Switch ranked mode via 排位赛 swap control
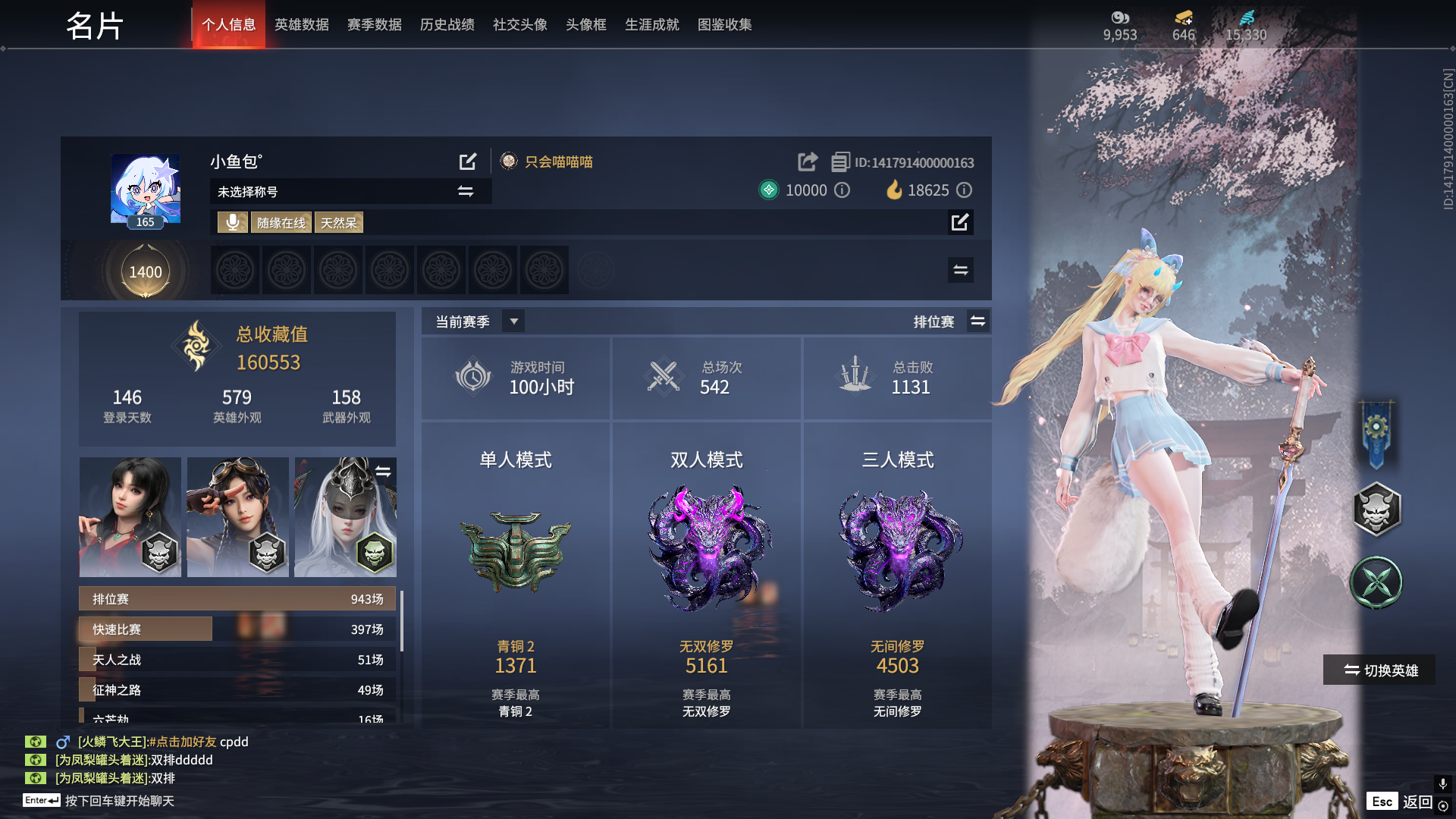The image size is (1456, 819). click(978, 321)
